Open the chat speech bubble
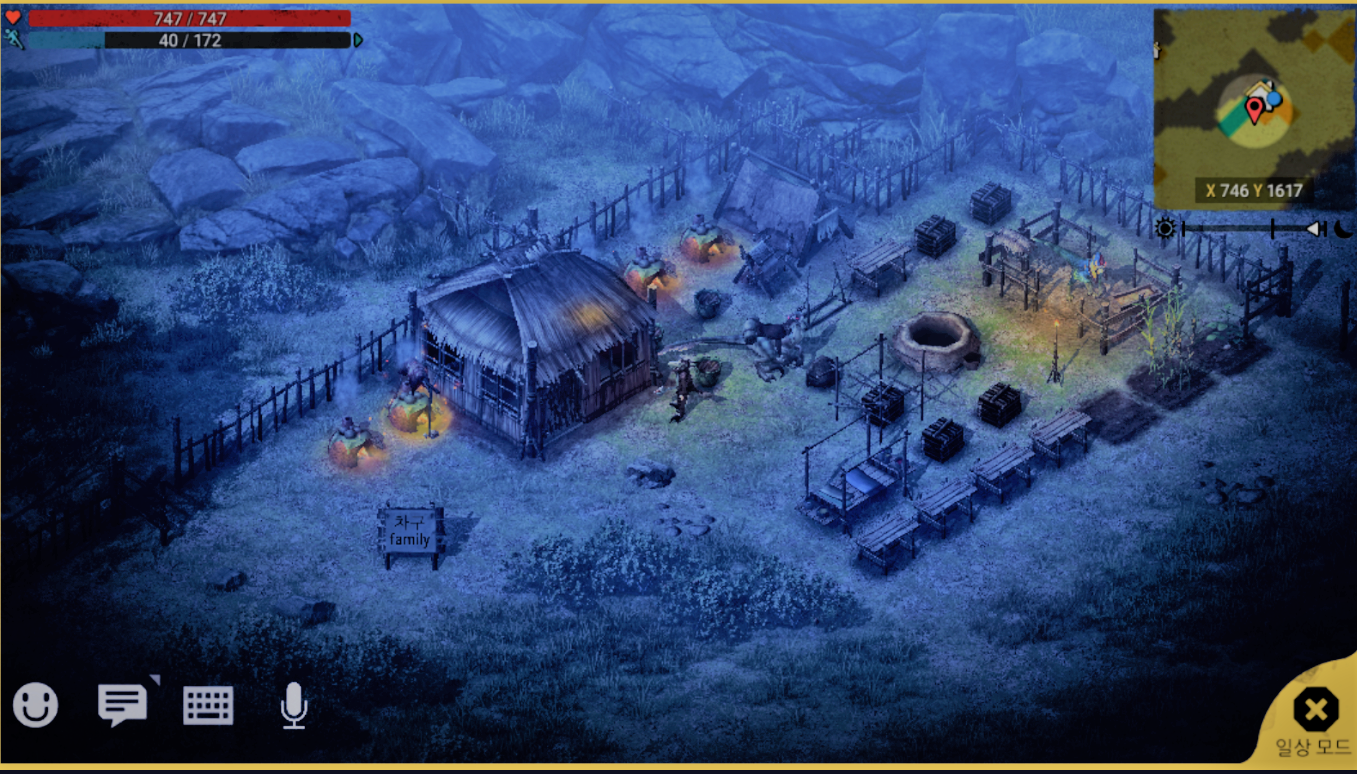The image size is (1357, 774). pyautogui.click(x=122, y=705)
